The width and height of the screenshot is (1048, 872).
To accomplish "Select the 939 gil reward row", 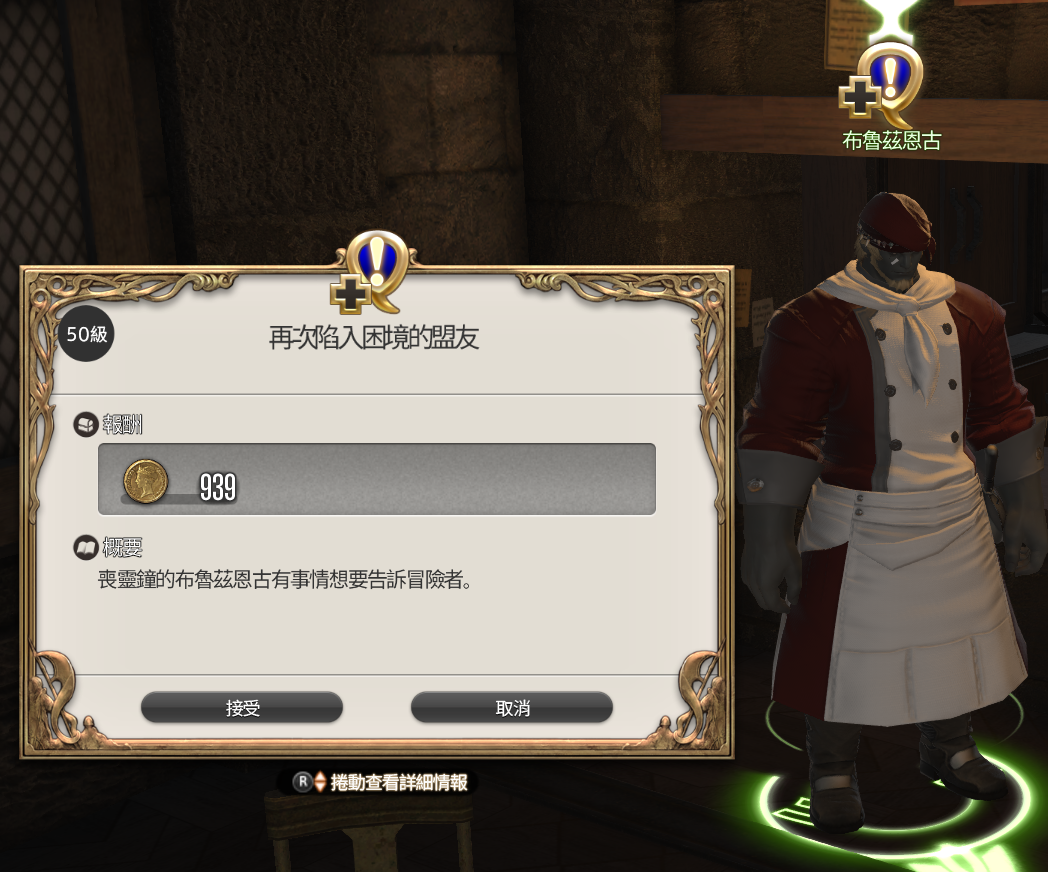I will pos(377,479).
